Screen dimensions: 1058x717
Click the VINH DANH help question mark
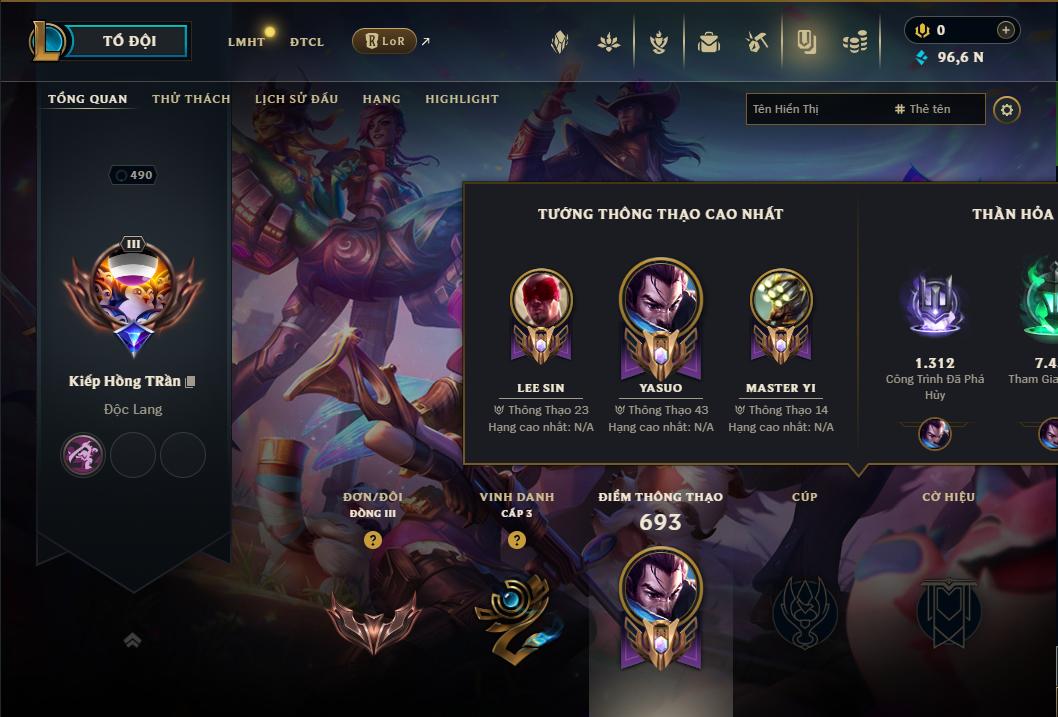[x=516, y=540]
